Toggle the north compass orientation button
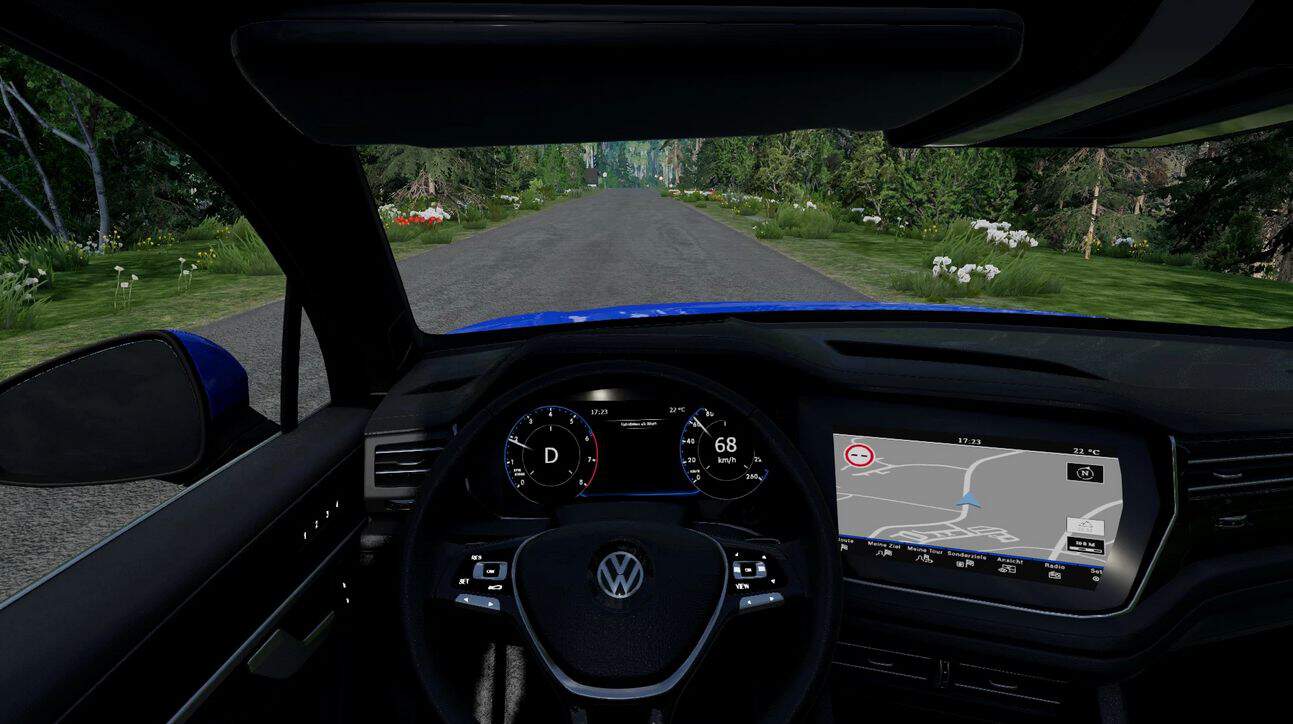This screenshot has height=724, width=1293. (x=1085, y=473)
